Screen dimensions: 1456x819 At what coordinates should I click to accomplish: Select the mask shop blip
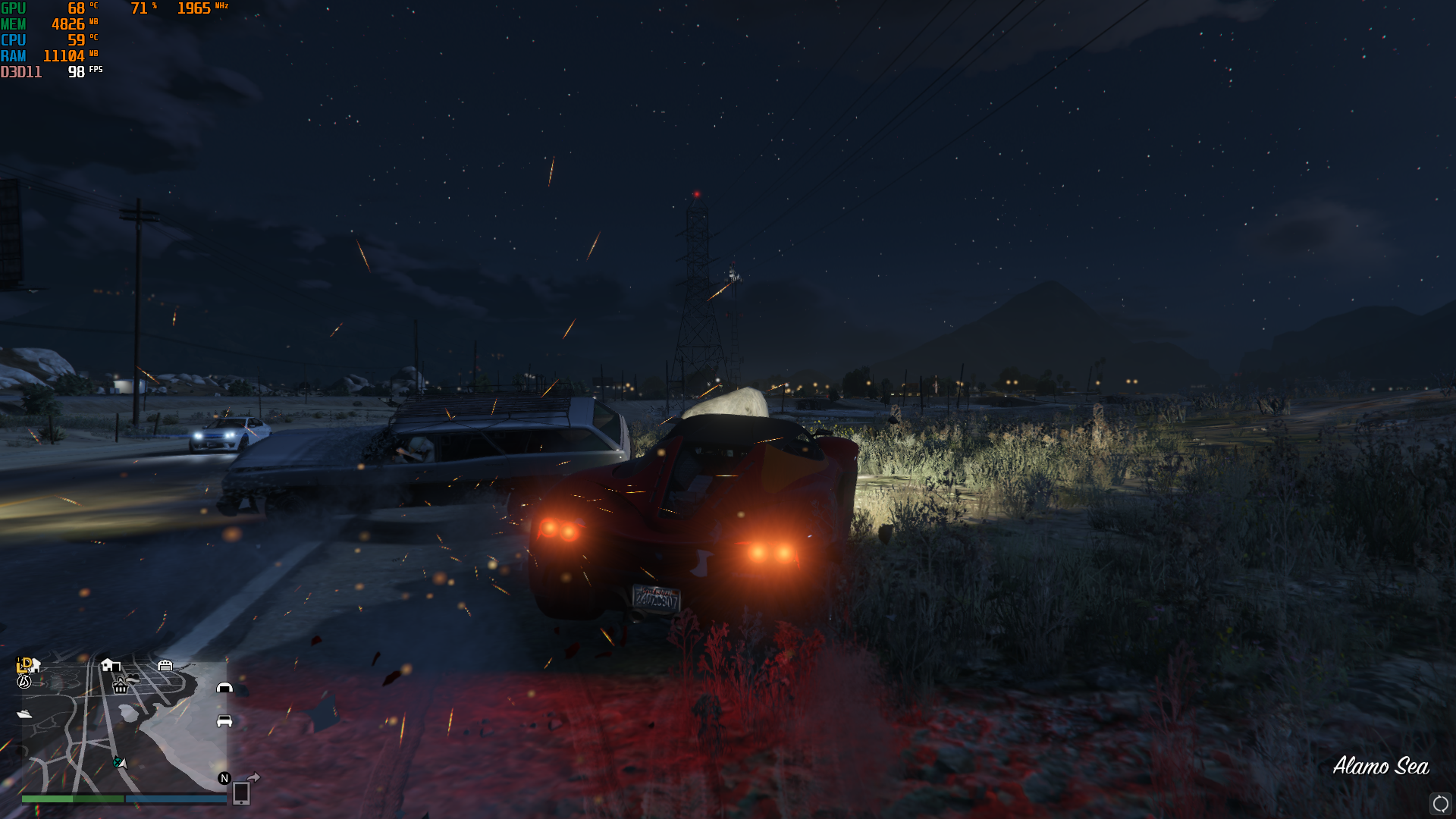click(x=133, y=678)
